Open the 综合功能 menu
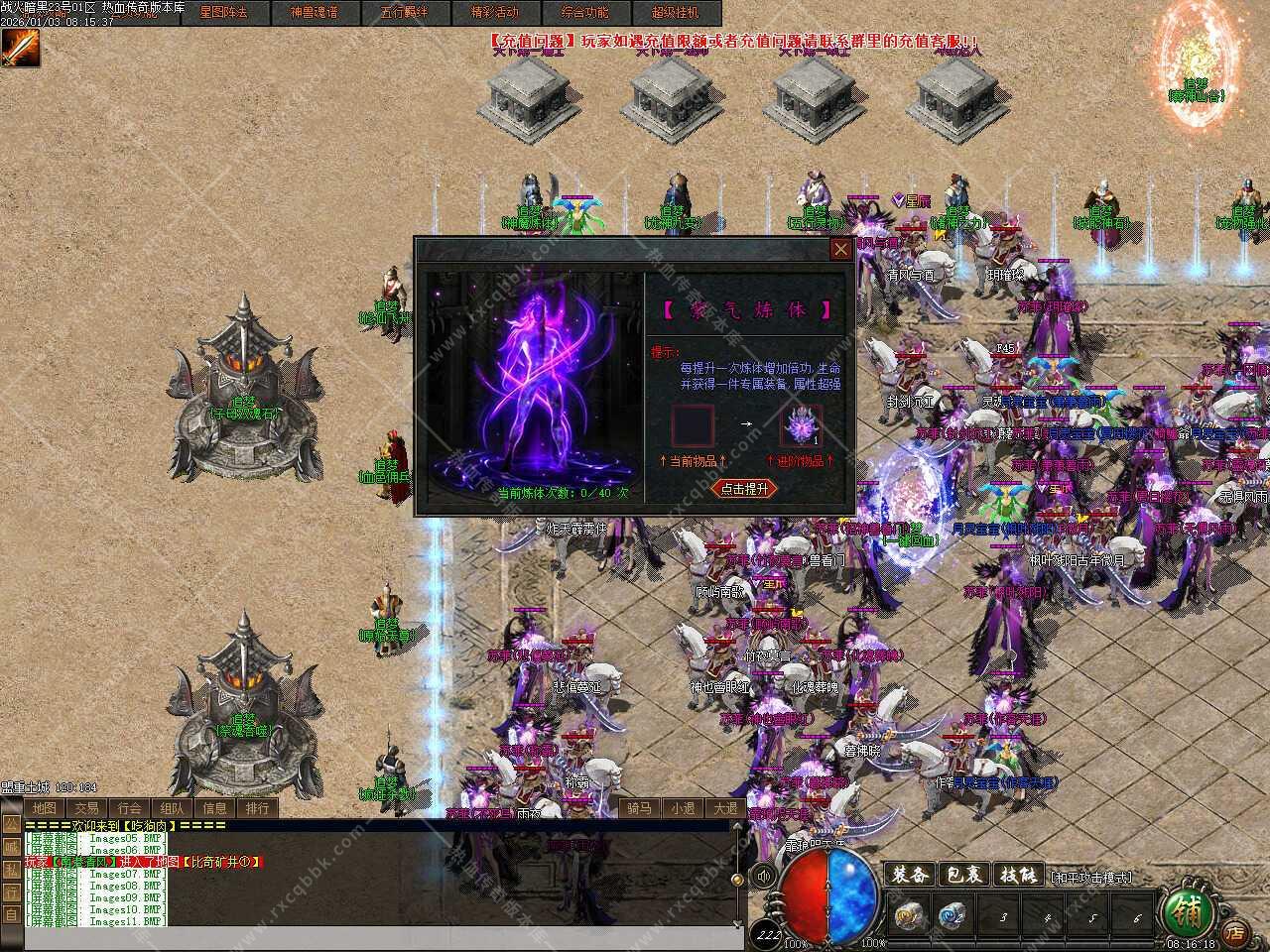Screen dimensions: 1270x952 584,12
